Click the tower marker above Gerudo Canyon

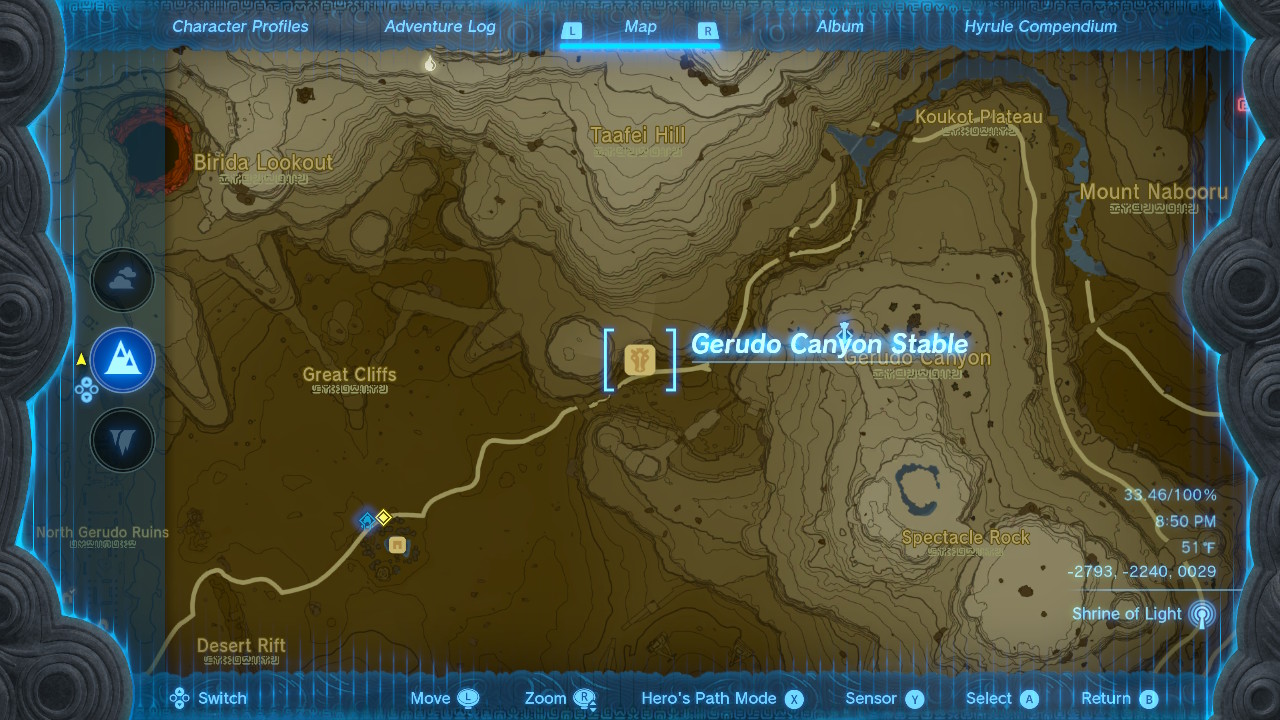846,329
